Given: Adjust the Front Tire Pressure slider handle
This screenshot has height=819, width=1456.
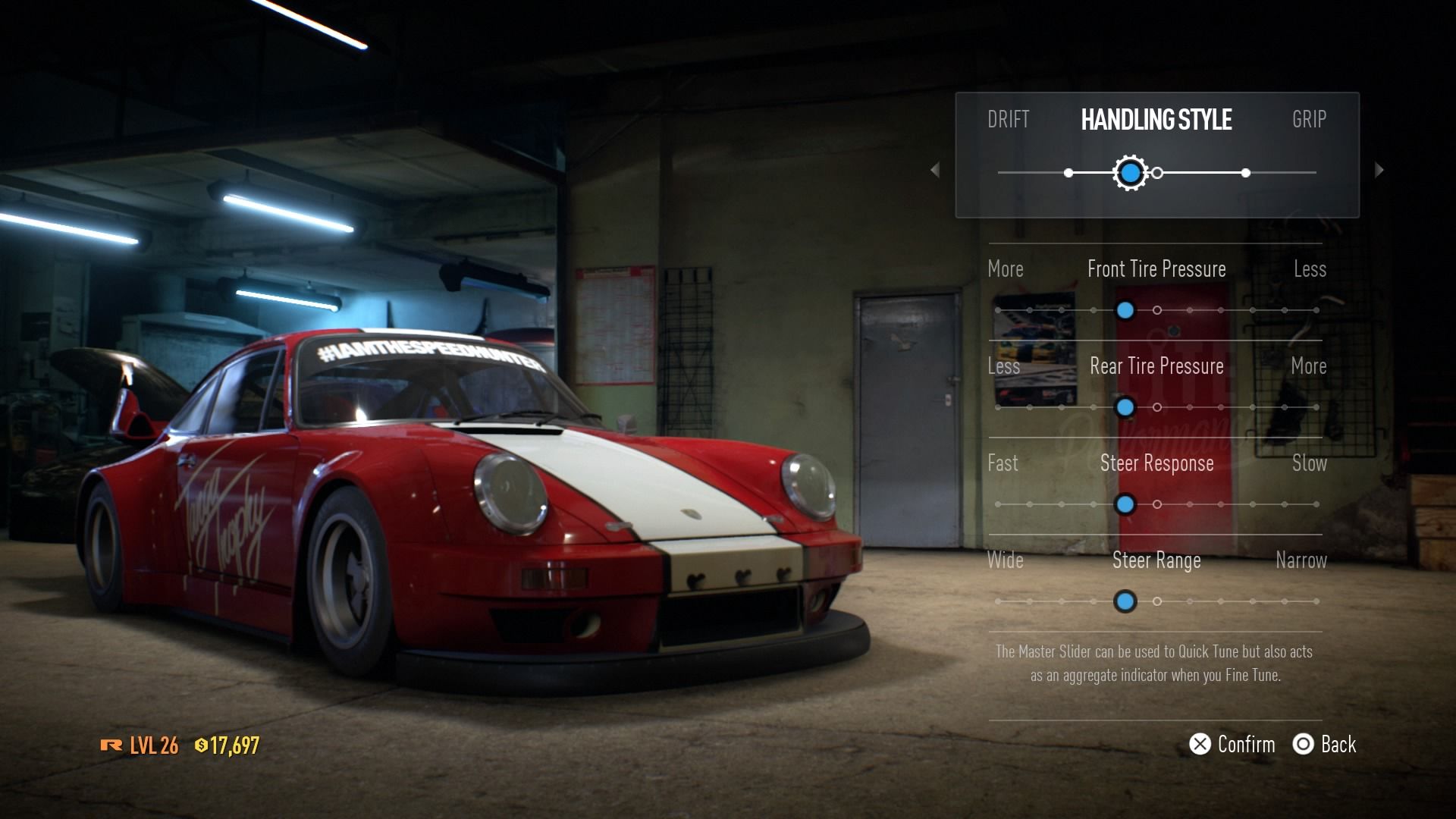Looking at the screenshot, I should click(x=1125, y=310).
